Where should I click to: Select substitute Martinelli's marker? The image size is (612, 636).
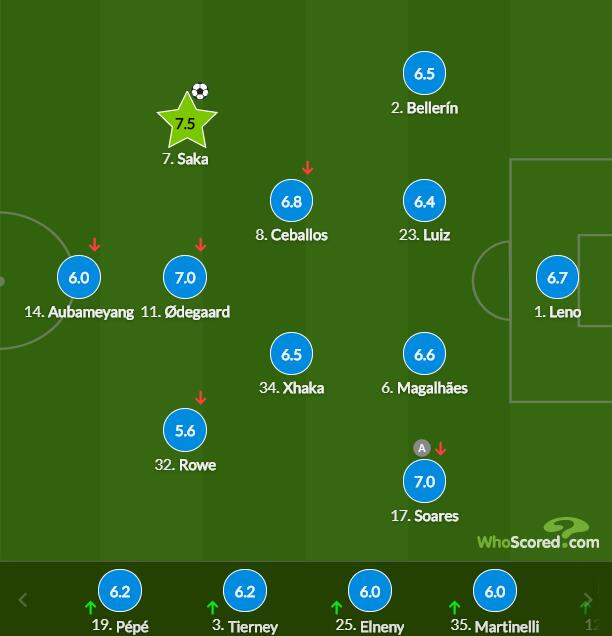coord(495,592)
